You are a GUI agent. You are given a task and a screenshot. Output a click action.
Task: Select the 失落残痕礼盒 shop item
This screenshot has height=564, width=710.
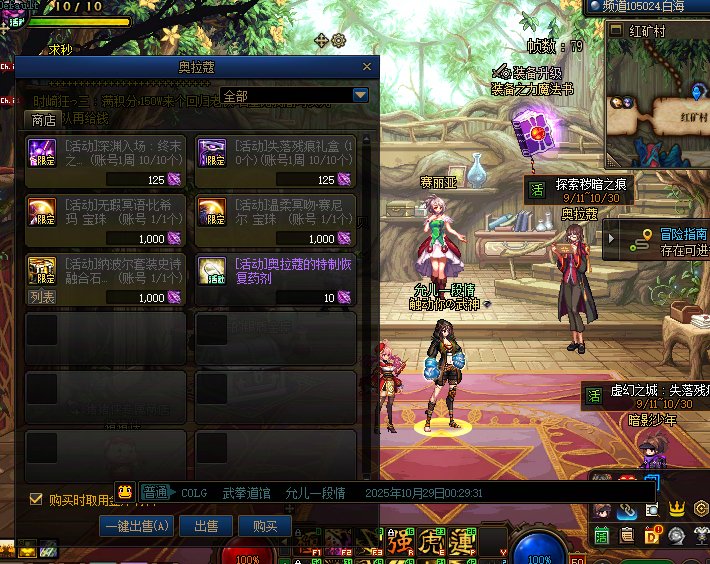tap(276, 161)
